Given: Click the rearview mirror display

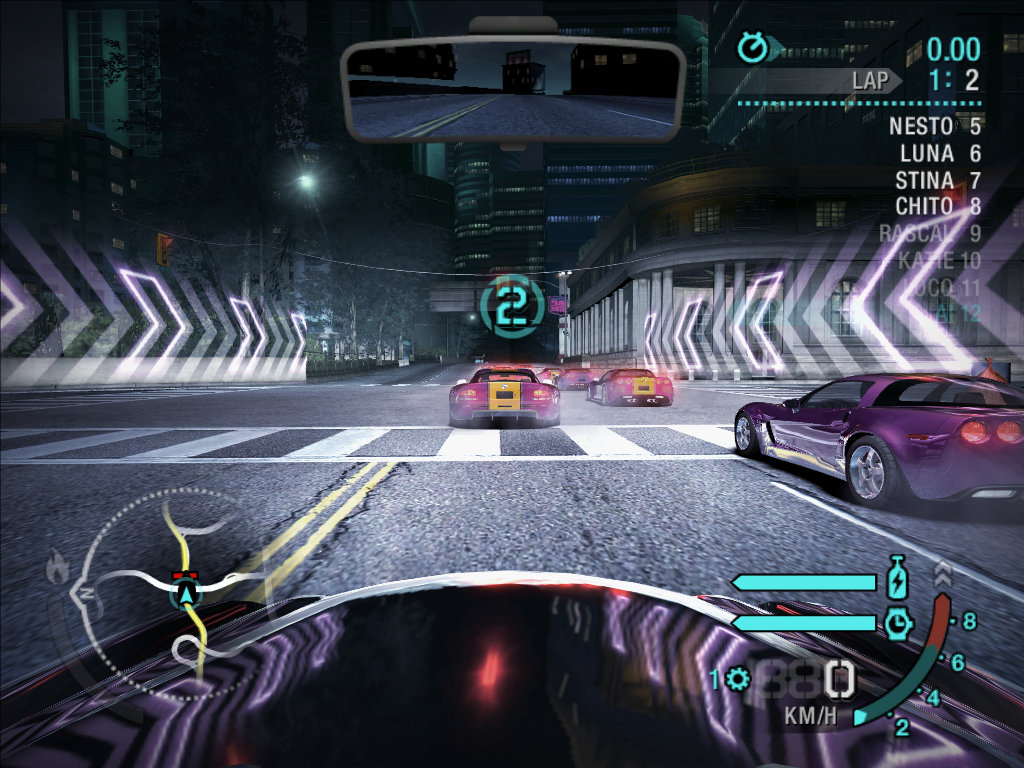Looking at the screenshot, I should tap(512, 89).
